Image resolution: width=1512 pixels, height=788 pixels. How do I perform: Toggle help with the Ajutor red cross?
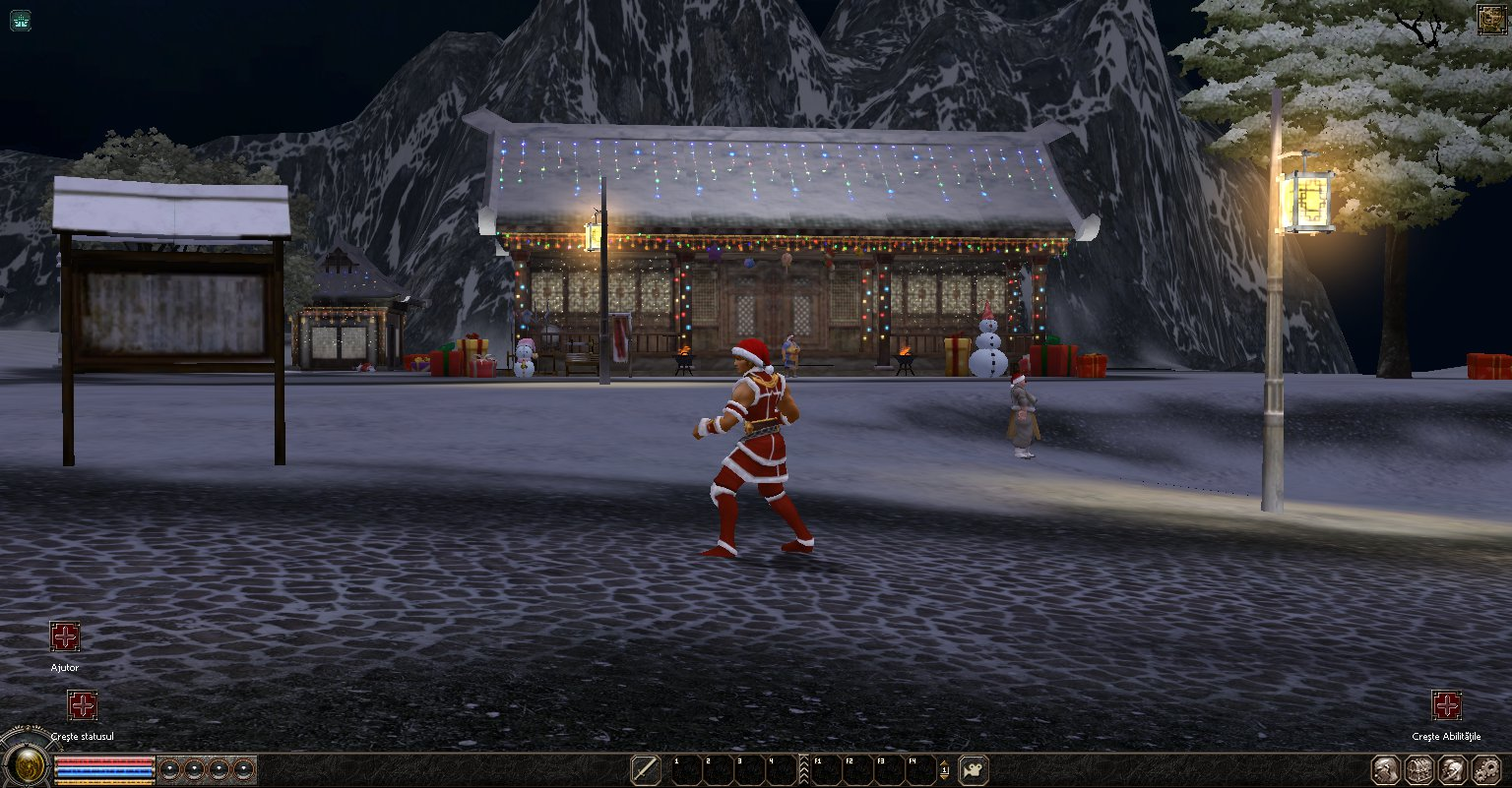coord(64,637)
